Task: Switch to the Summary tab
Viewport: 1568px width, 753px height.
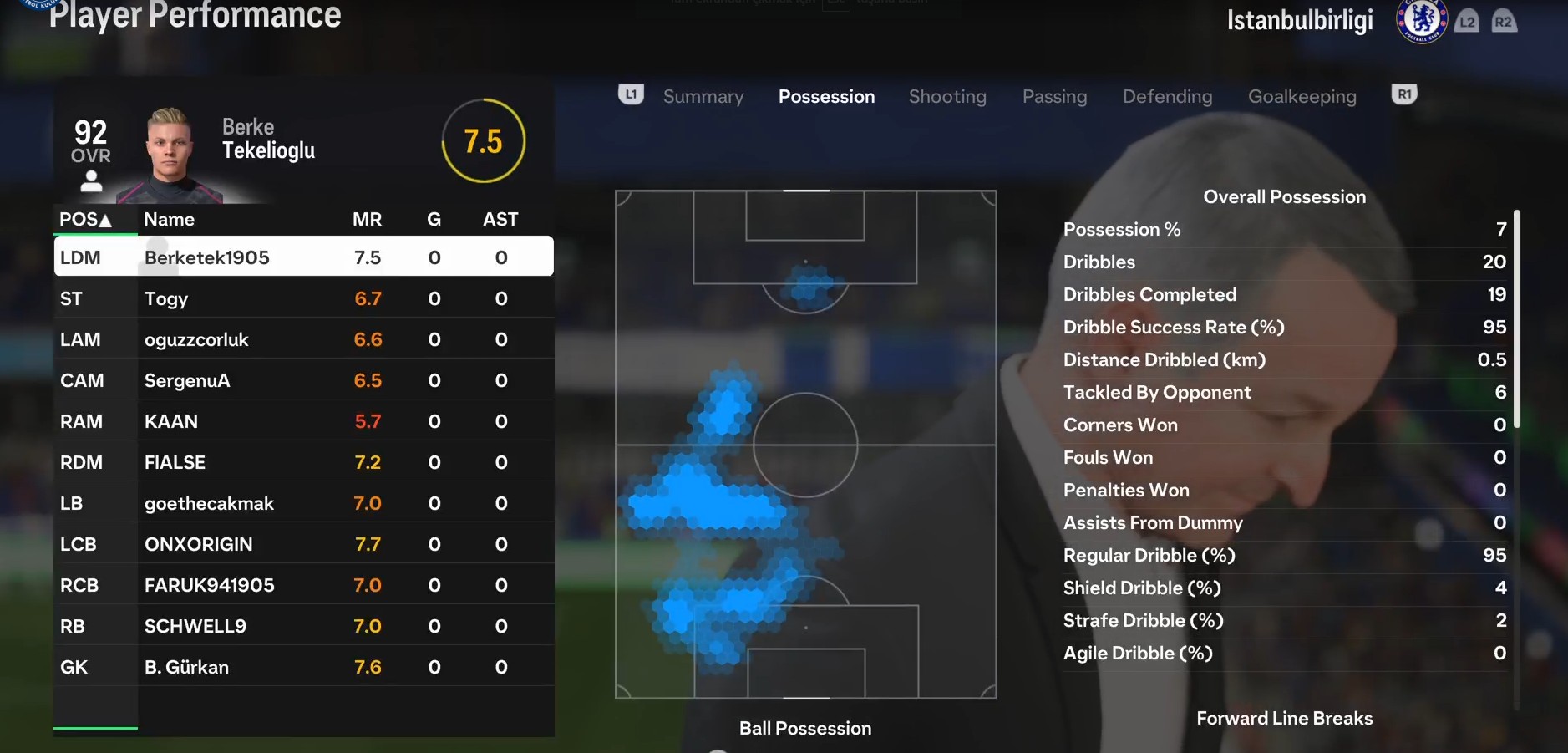Action: [703, 97]
